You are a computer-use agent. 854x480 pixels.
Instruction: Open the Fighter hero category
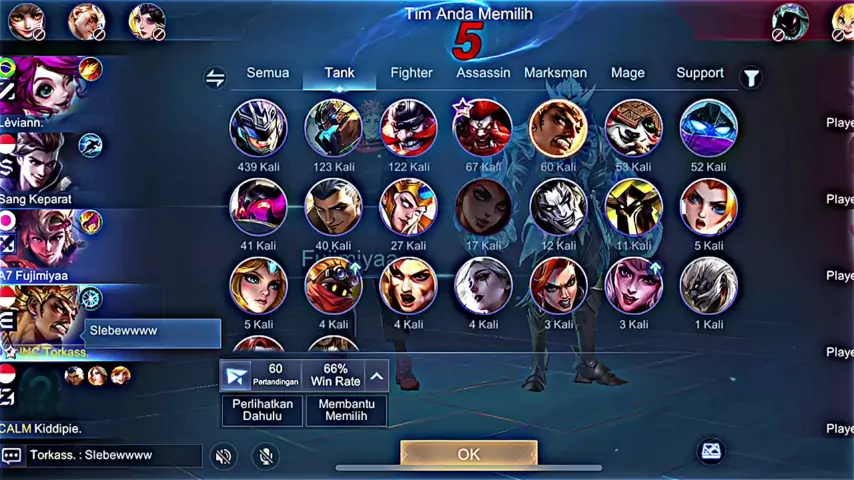tap(411, 73)
